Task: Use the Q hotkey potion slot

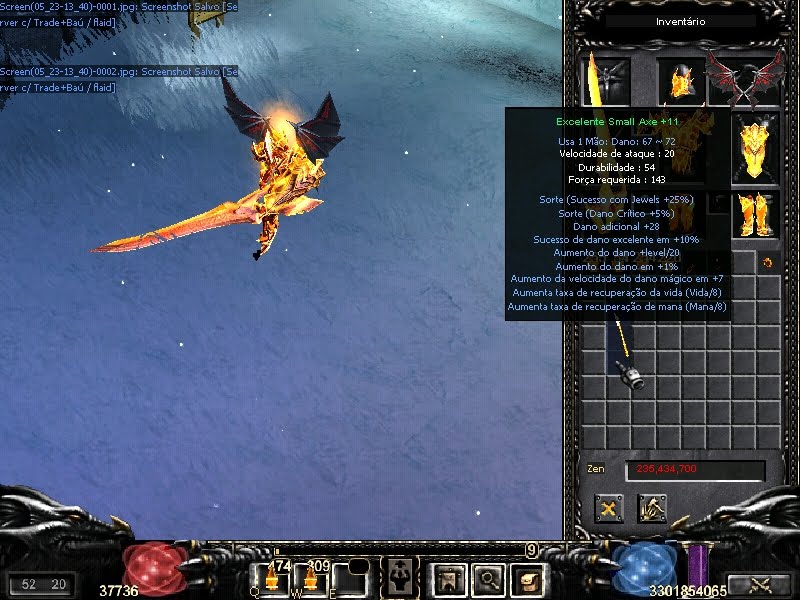Action: (x=271, y=578)
